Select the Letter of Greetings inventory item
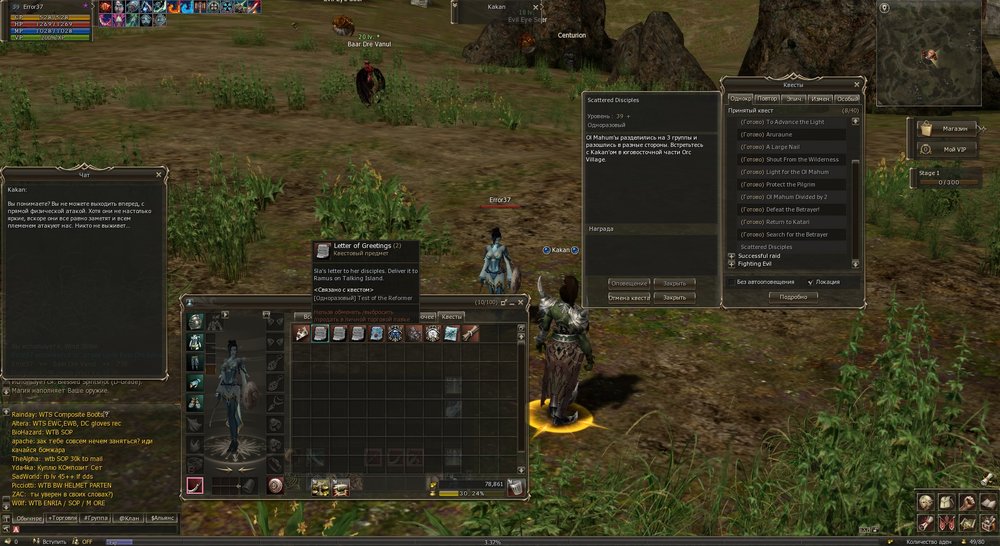 [x=321, y=334]
